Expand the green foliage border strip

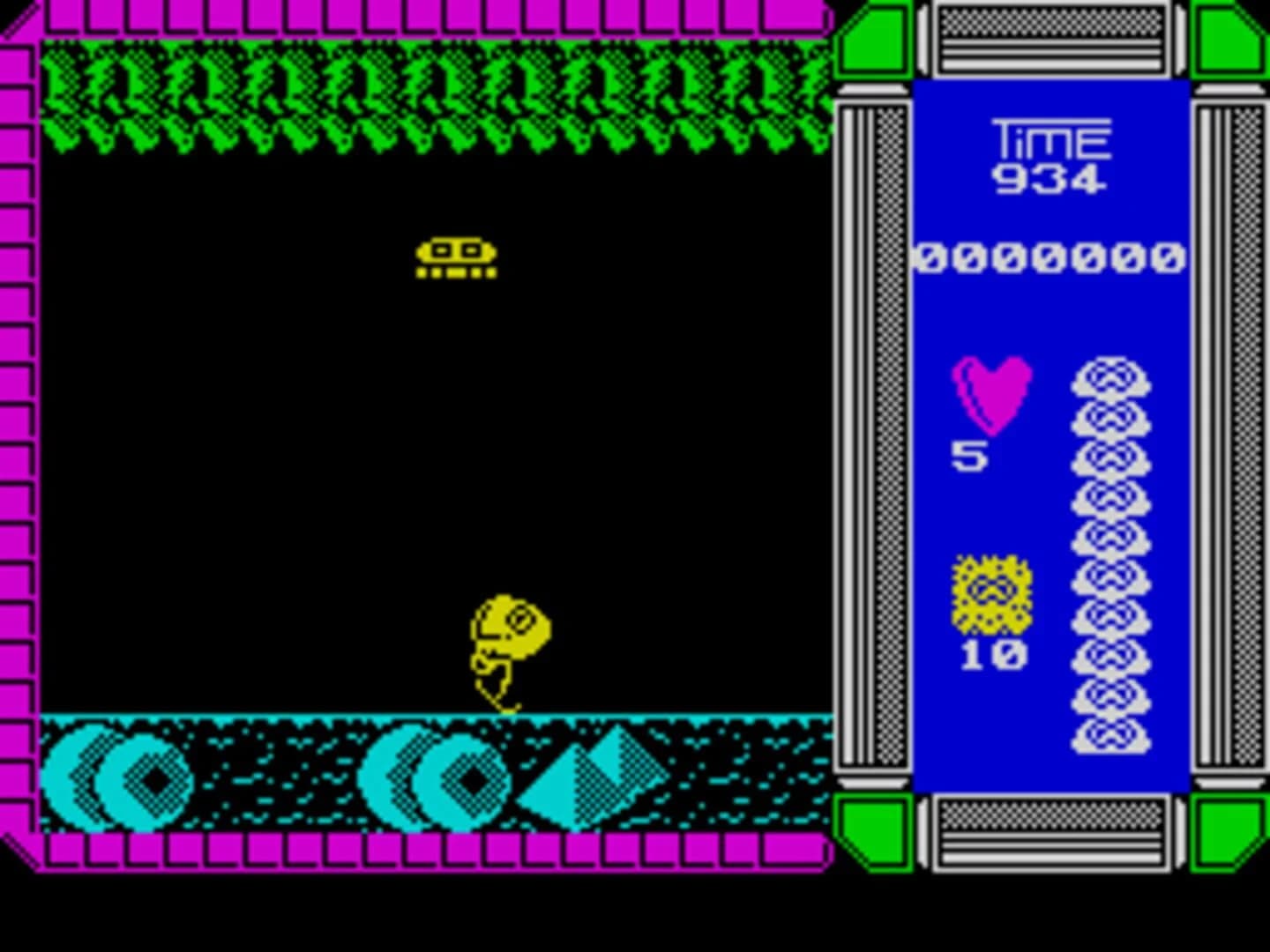tap(432, 97)
